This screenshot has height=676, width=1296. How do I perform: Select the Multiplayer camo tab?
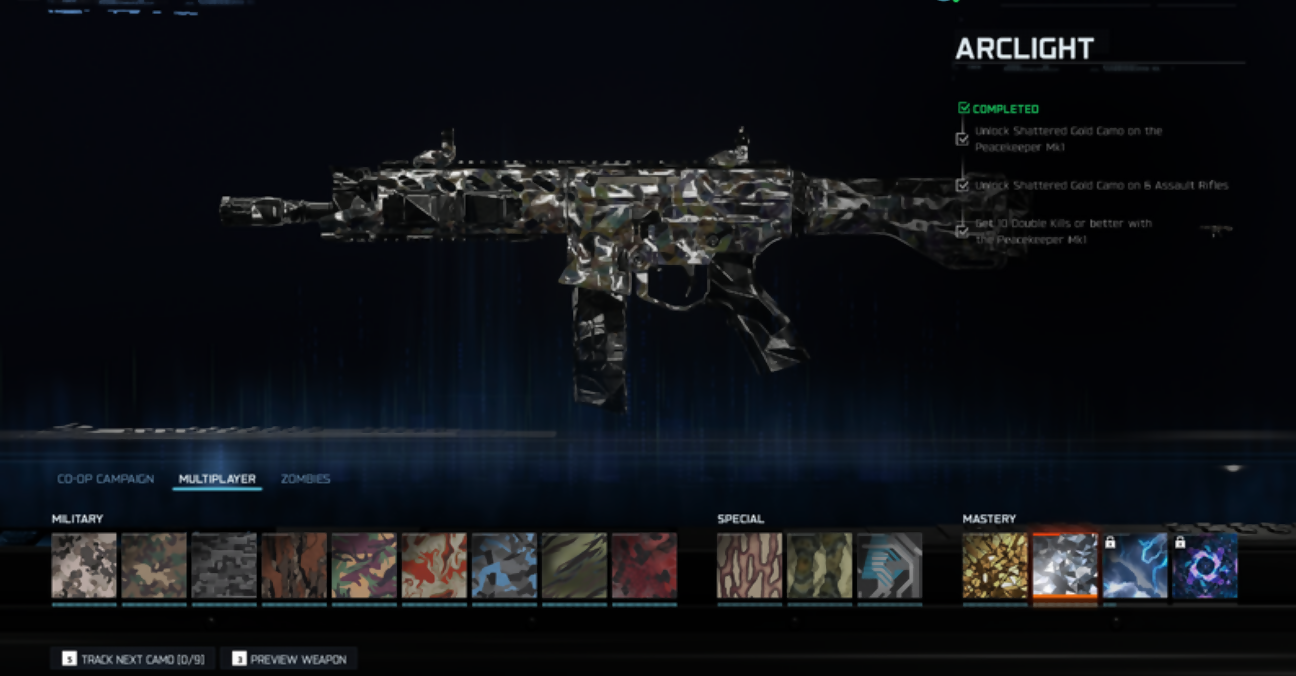point(217,479)
